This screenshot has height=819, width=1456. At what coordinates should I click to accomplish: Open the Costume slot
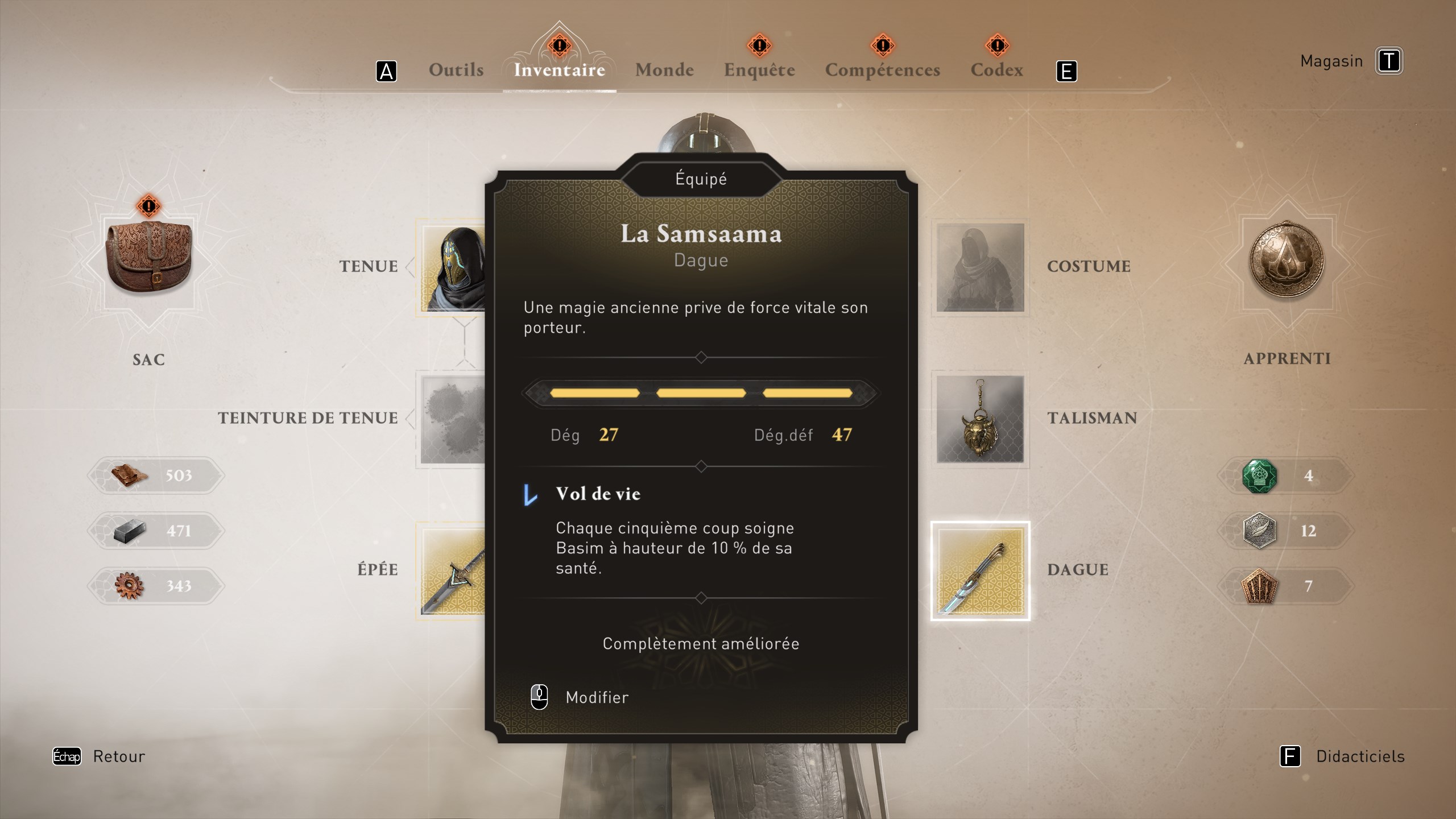[x=979, y=267]
